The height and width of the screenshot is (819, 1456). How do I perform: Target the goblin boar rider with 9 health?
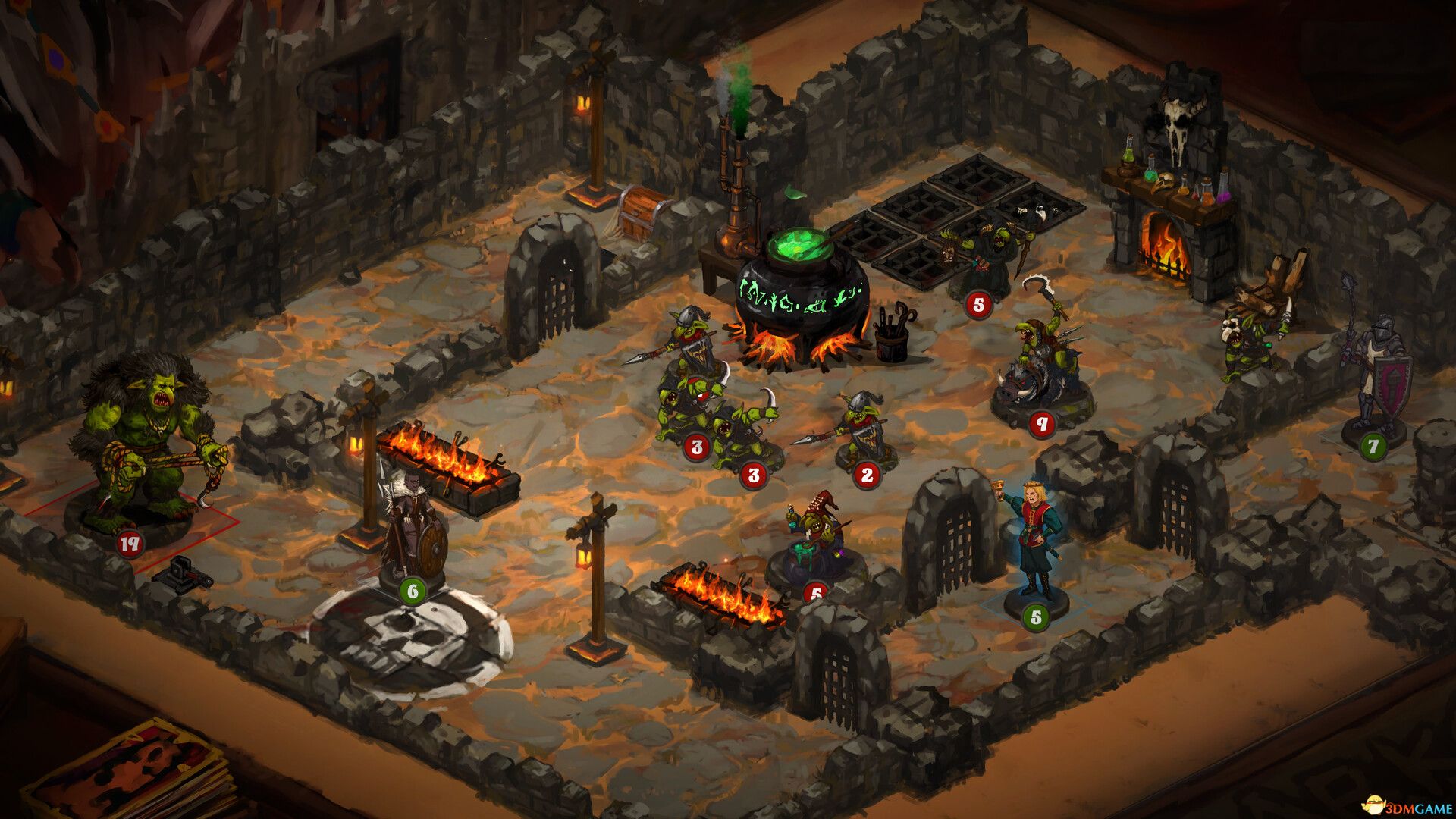[x=1041, y=364]
